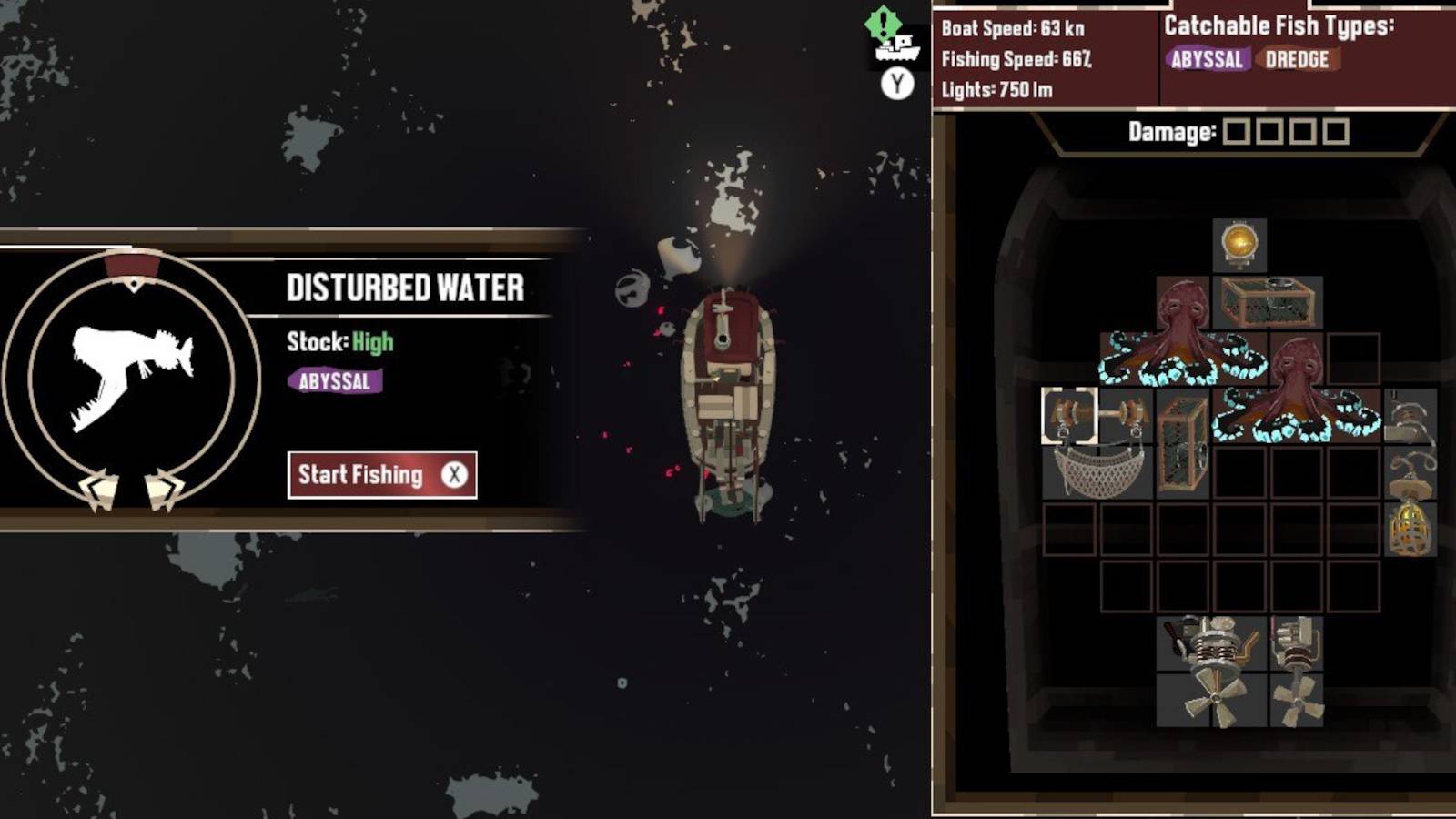Screen dimensions: 1456x819
Task: Select ABYSSAL under Catchable Fish Types
Action: click(1207, 61)
